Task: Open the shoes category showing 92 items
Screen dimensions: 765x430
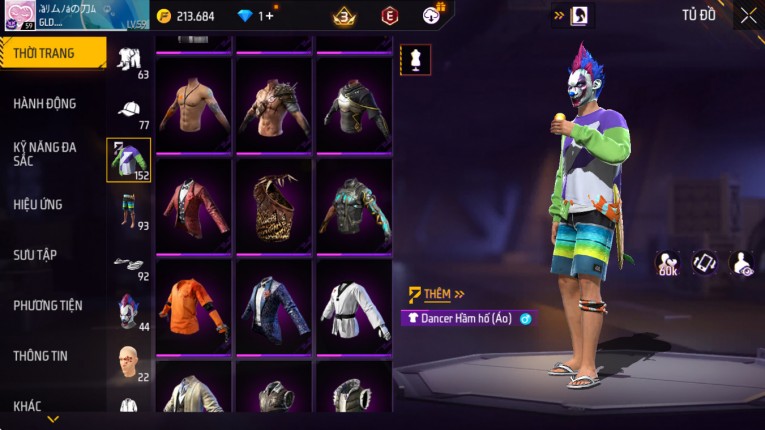Action: click(129, 265)
